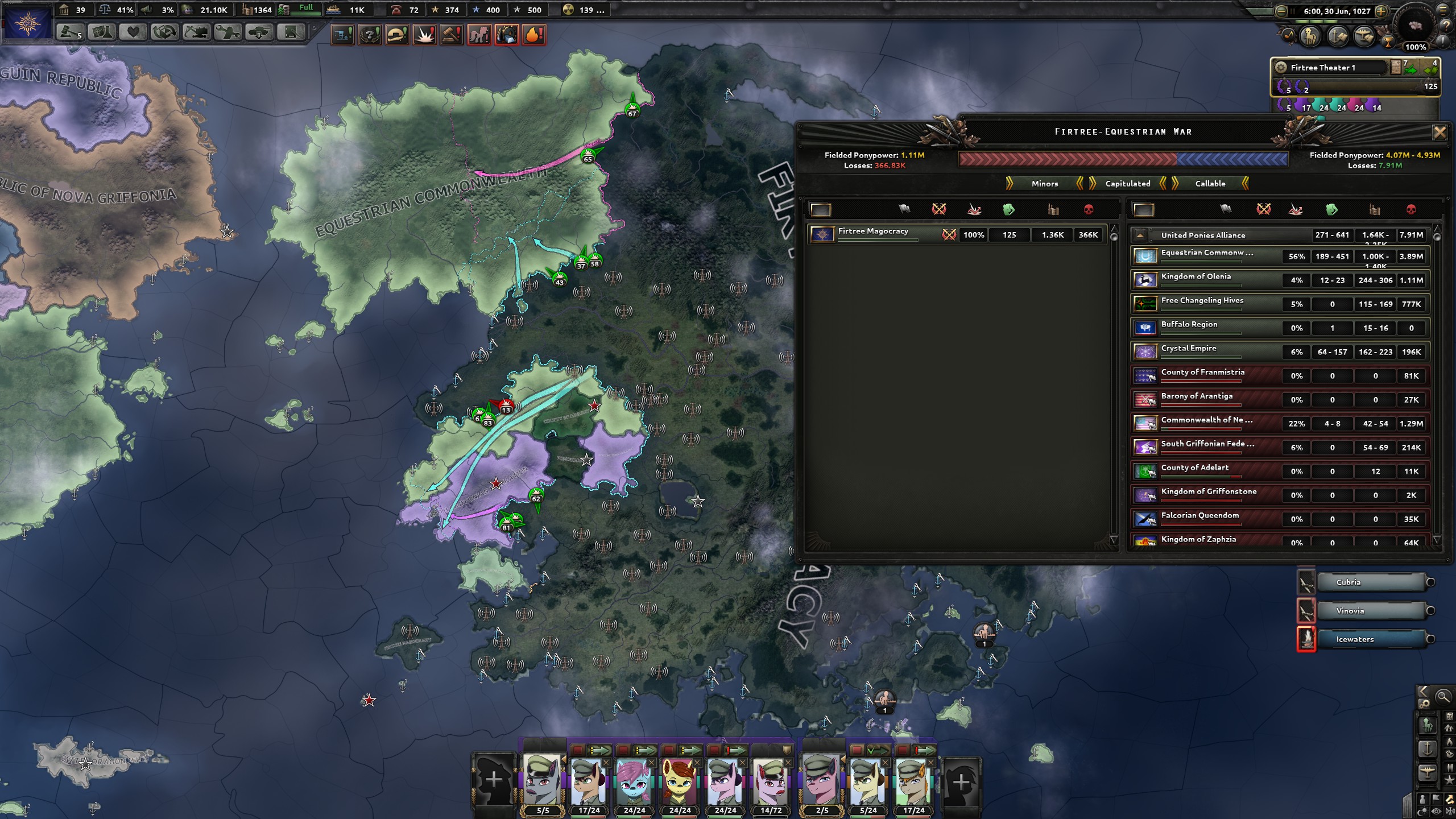Open the Firtree Theater 1 gear settings
This screenshot has width=1456, height=819.
pos(1281,67)
